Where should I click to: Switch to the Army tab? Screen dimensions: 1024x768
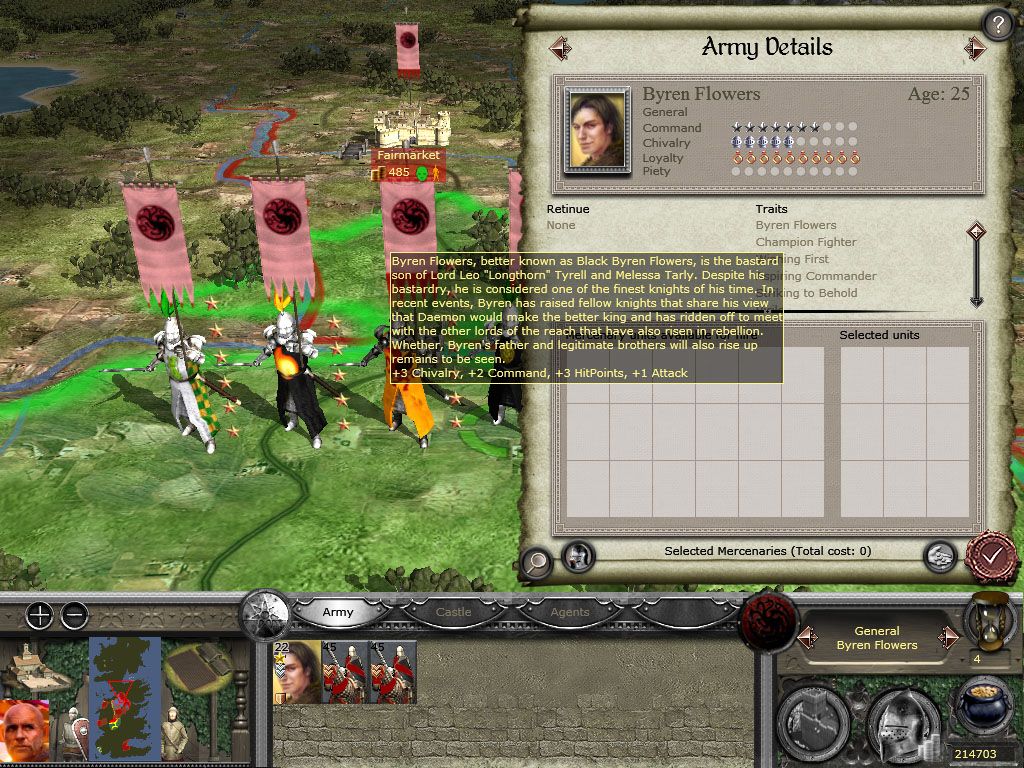pos(337,612)
